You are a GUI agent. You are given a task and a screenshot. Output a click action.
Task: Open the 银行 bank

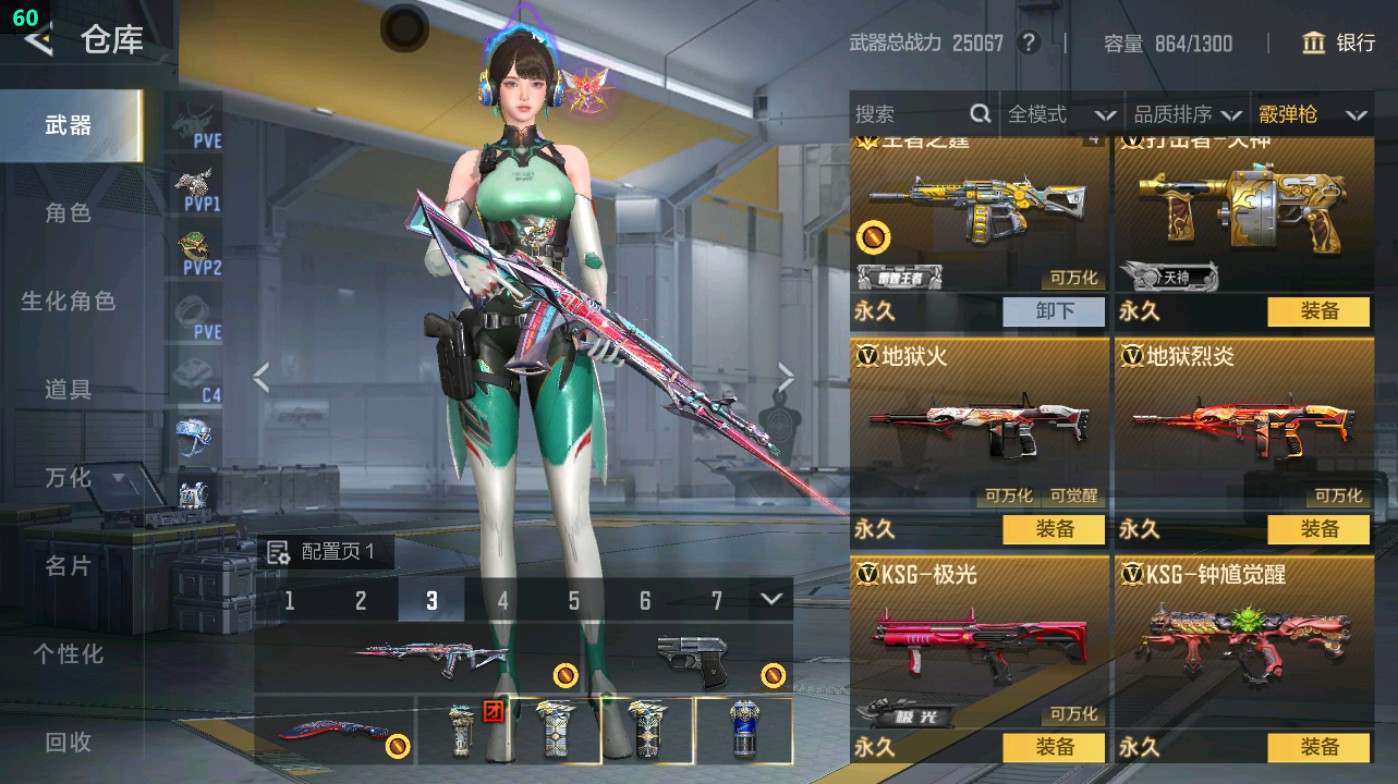[1339, 43]
